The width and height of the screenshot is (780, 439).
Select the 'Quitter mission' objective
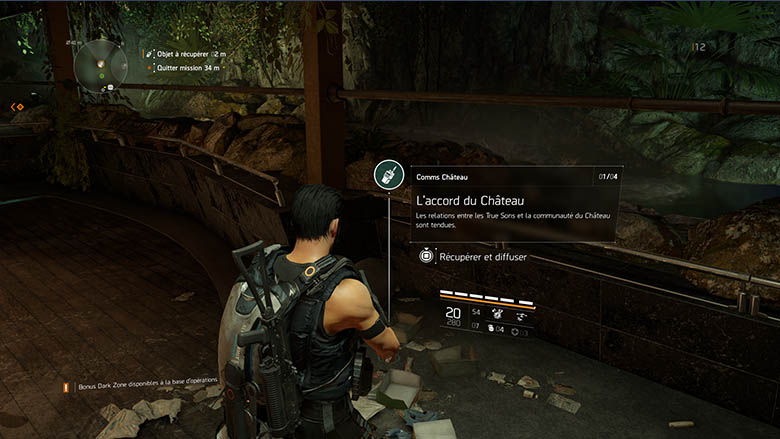pyautogui.click(x=187, y=68)
